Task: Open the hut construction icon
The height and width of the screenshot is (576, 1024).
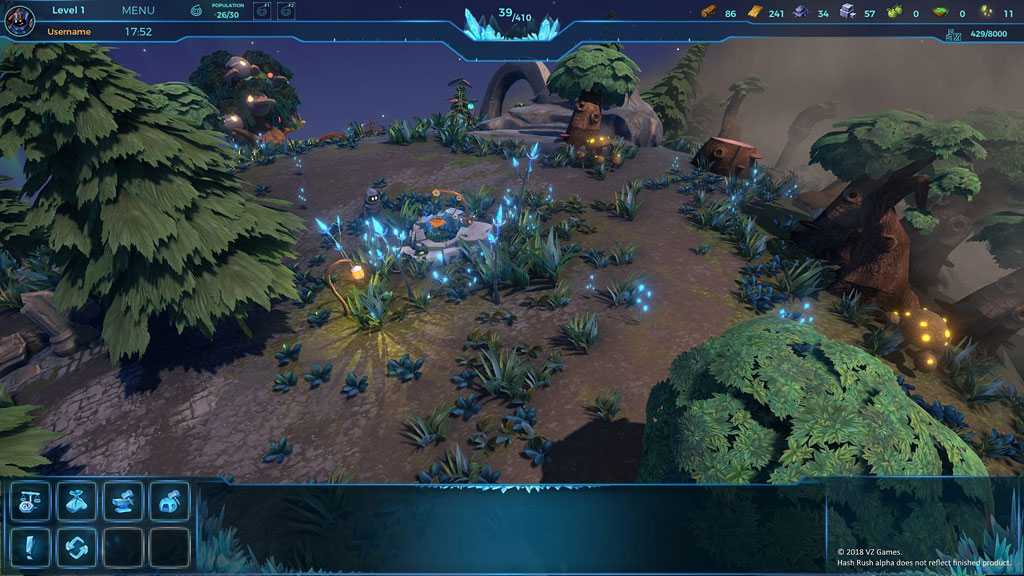Action: click(169, 501)
